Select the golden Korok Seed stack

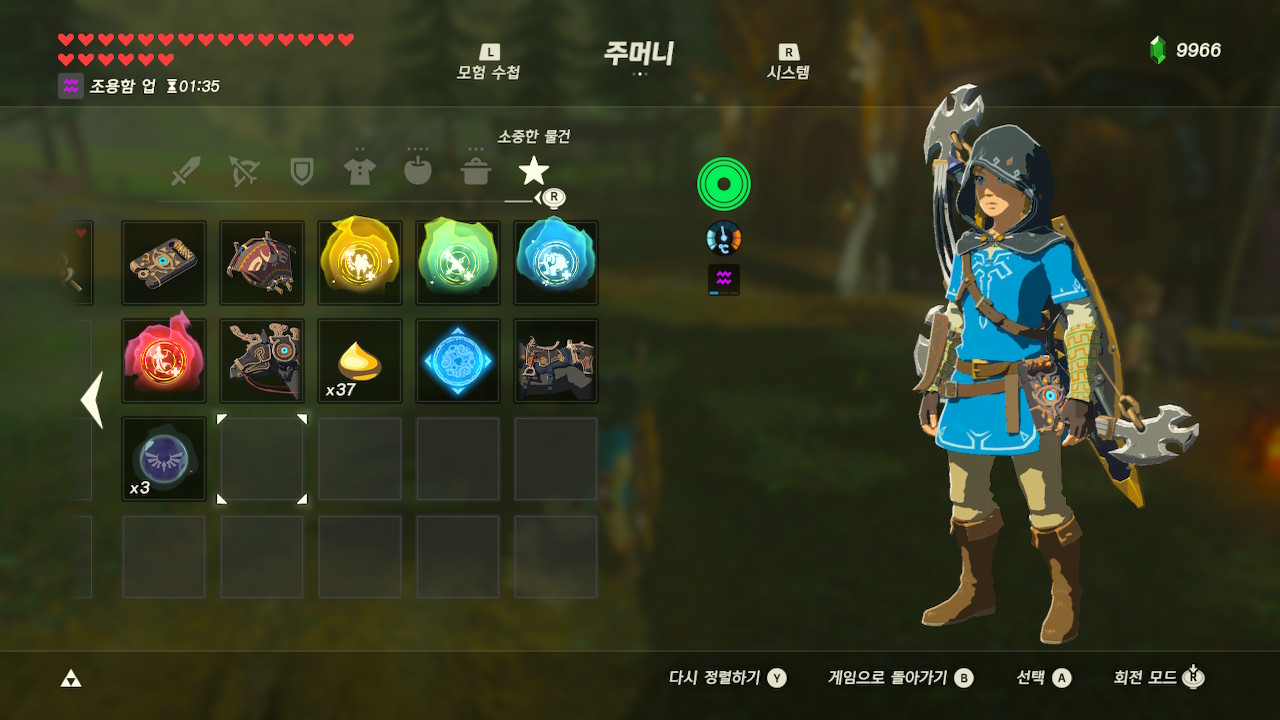tap(360, 361)
